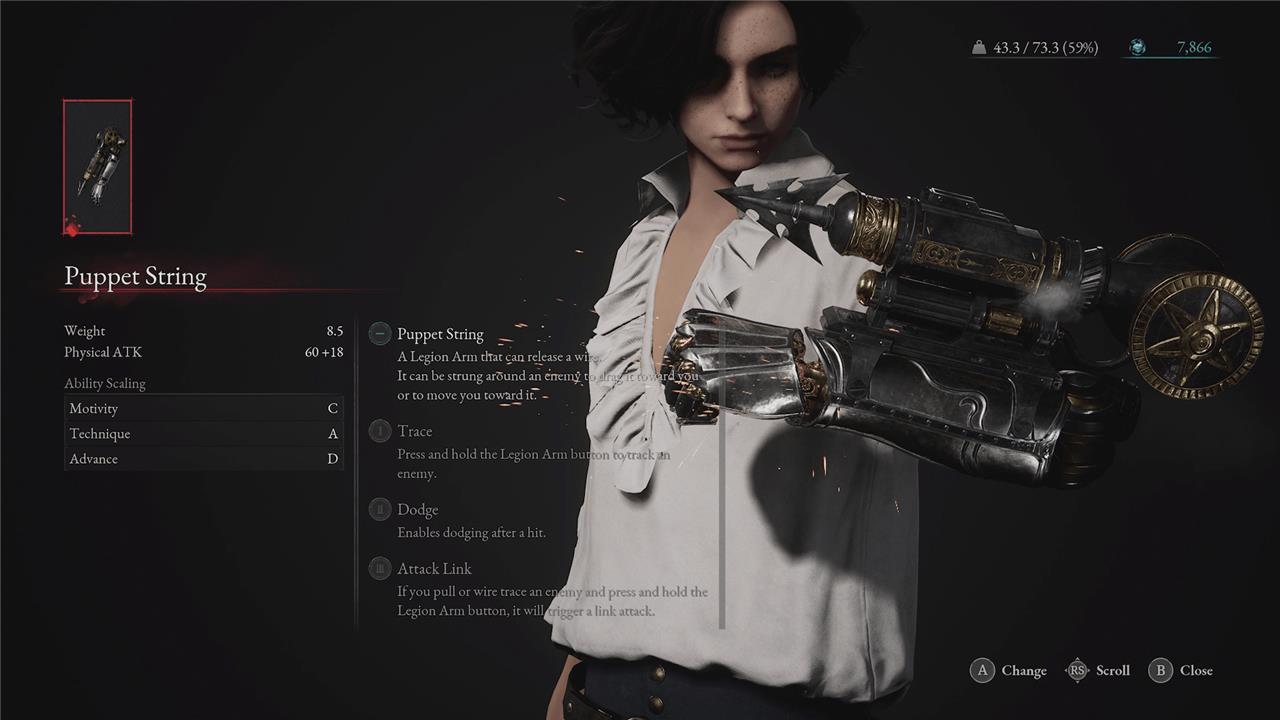Click the Advance scaling row
1280x720 pixels.
[203, 459]
